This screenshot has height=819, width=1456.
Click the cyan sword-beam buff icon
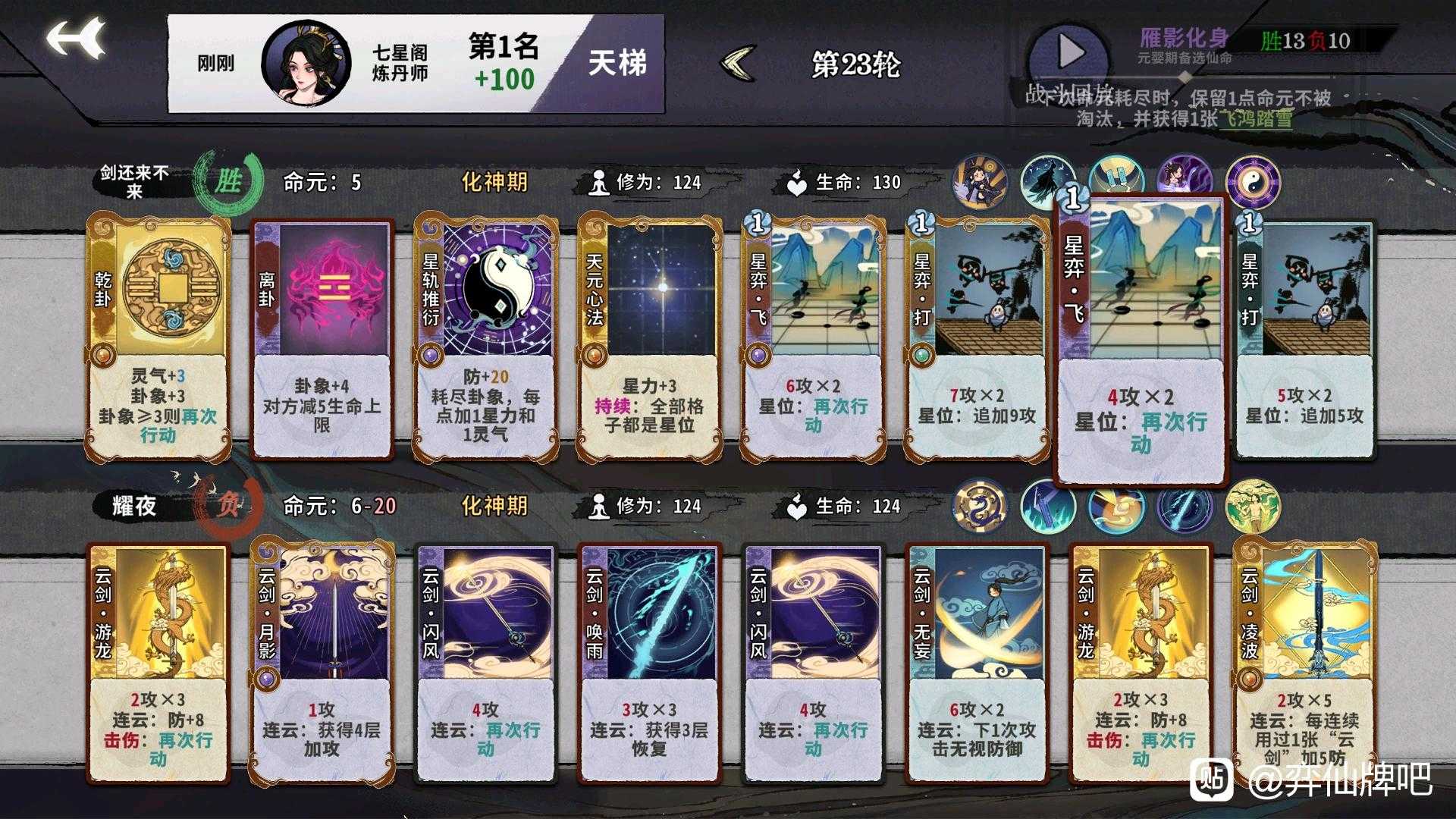(1183, 508)
